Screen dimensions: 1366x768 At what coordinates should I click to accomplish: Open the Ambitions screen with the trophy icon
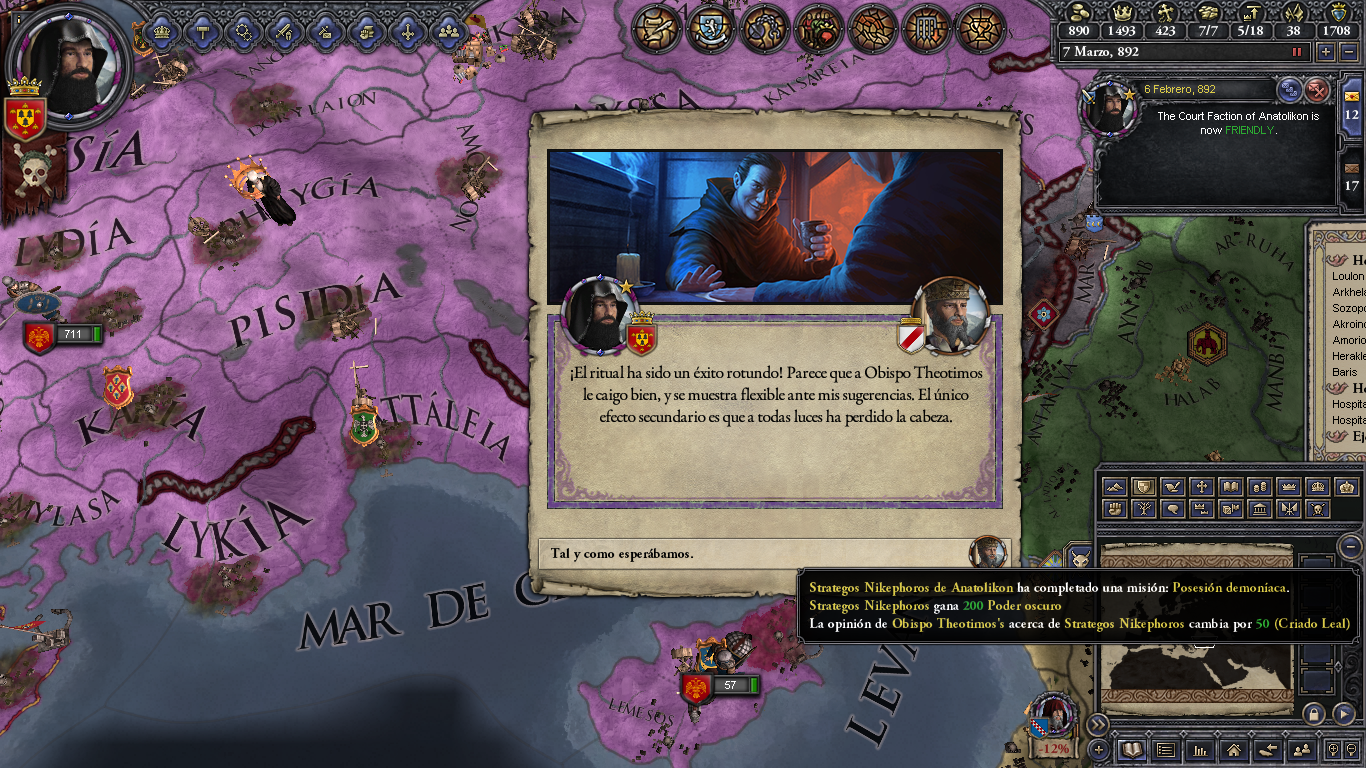980,30
